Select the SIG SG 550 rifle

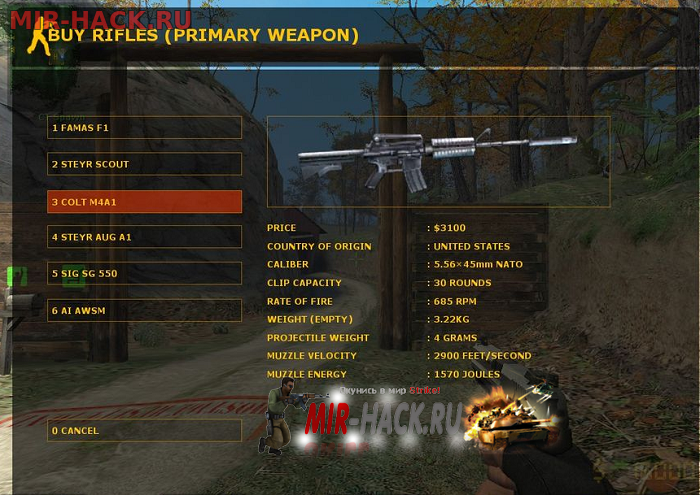(144, 274)
